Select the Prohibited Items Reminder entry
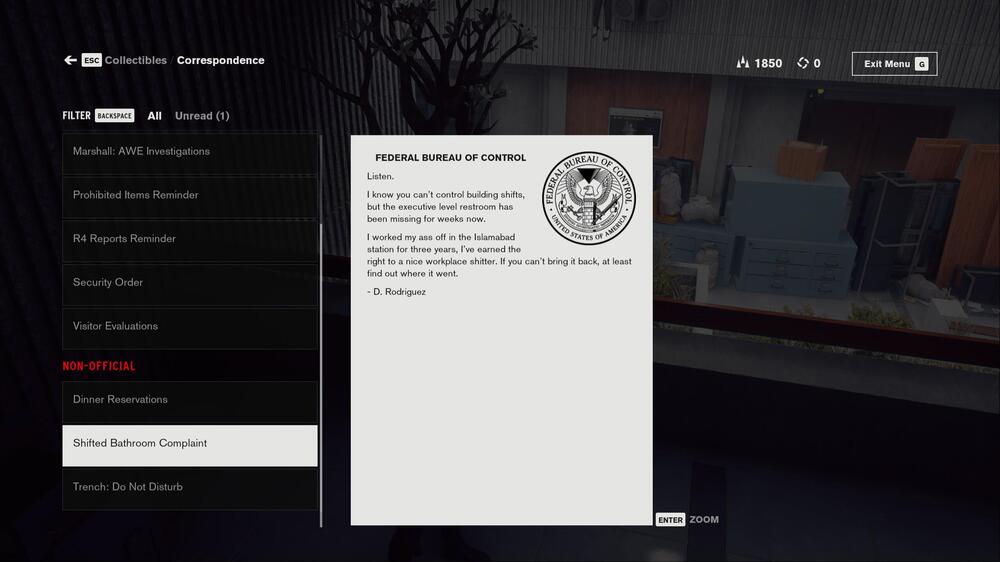Viewport: 1000px width, 562px height. point(190,195)
